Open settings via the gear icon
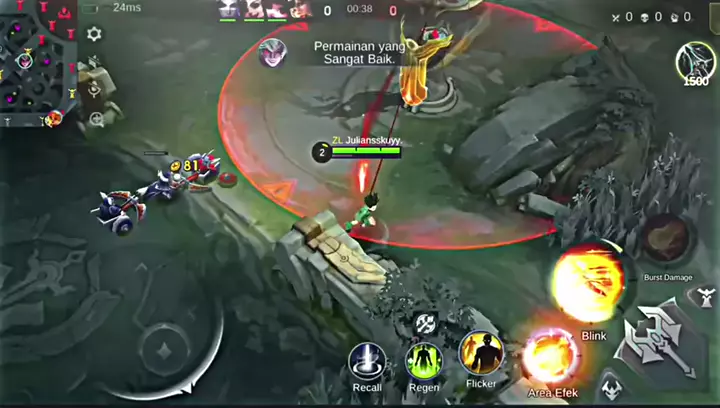The width and height of the screenshot is (720, 408). click(x=94, y=34)
